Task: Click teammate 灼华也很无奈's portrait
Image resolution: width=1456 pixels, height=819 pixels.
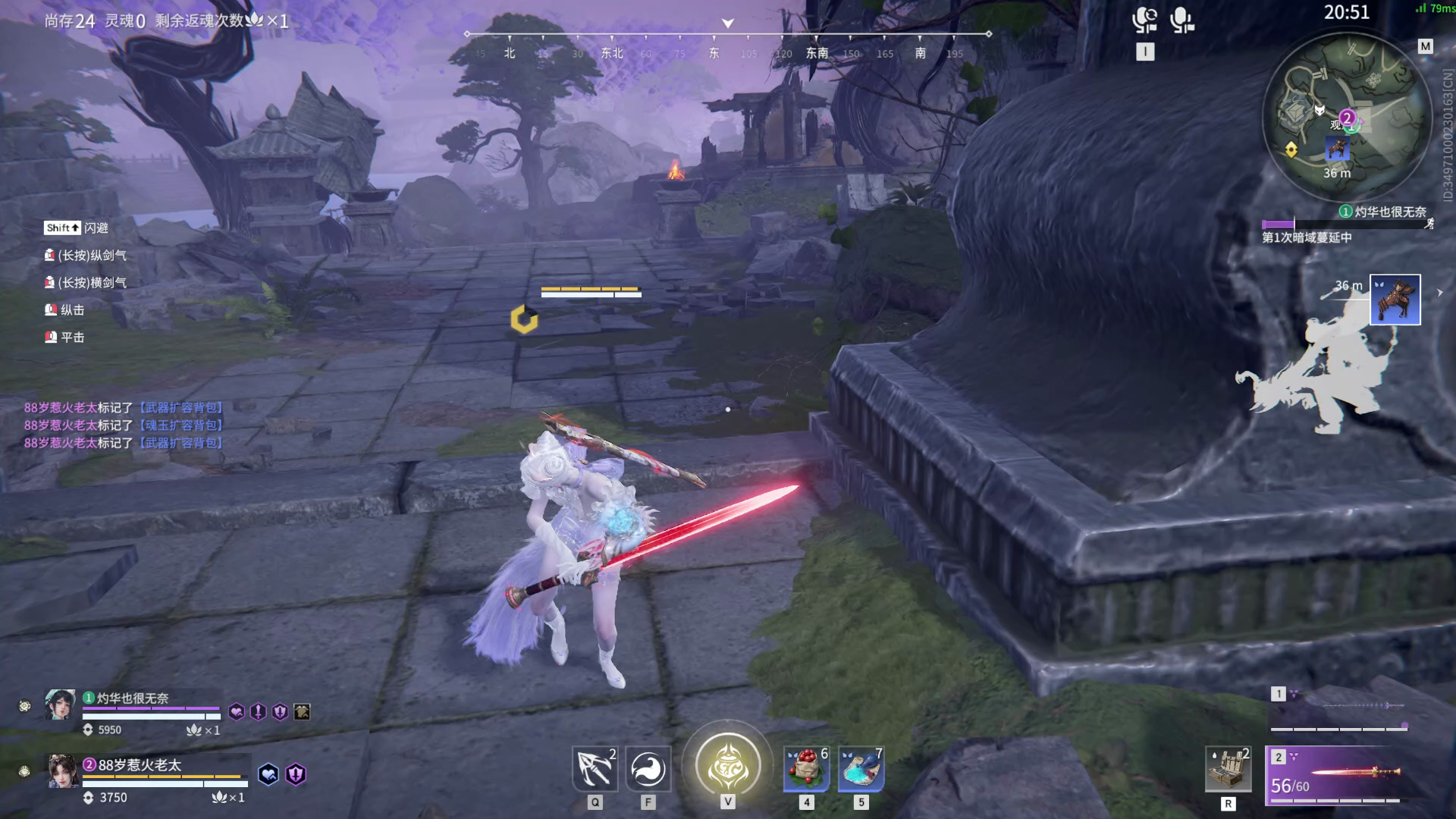Action: tap(61, 704)
